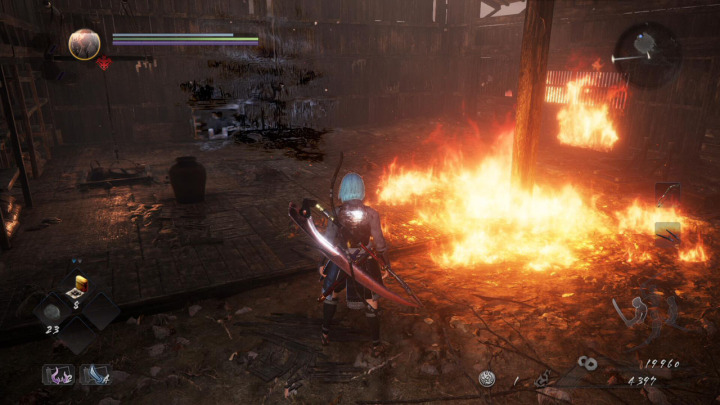Open the circular minimap radar
Viewport: 720px width, 405px height.
[645, 48]
